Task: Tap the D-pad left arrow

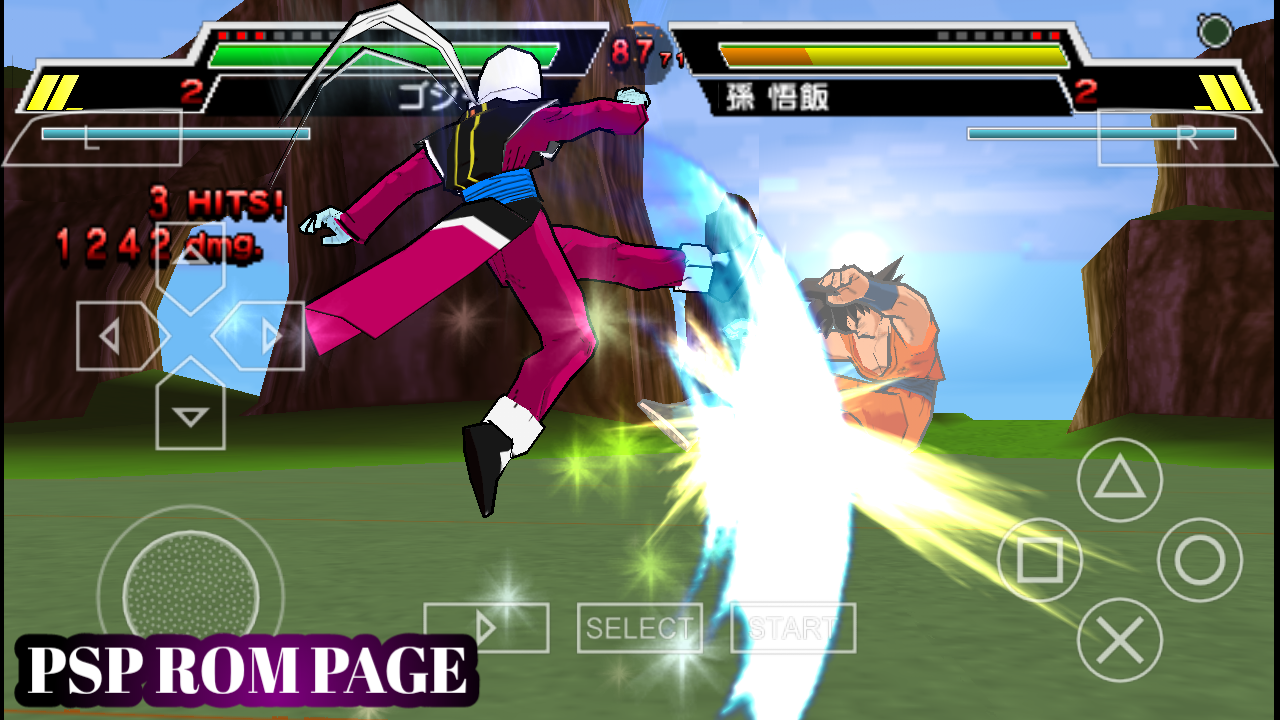Action: coord(112,336)
